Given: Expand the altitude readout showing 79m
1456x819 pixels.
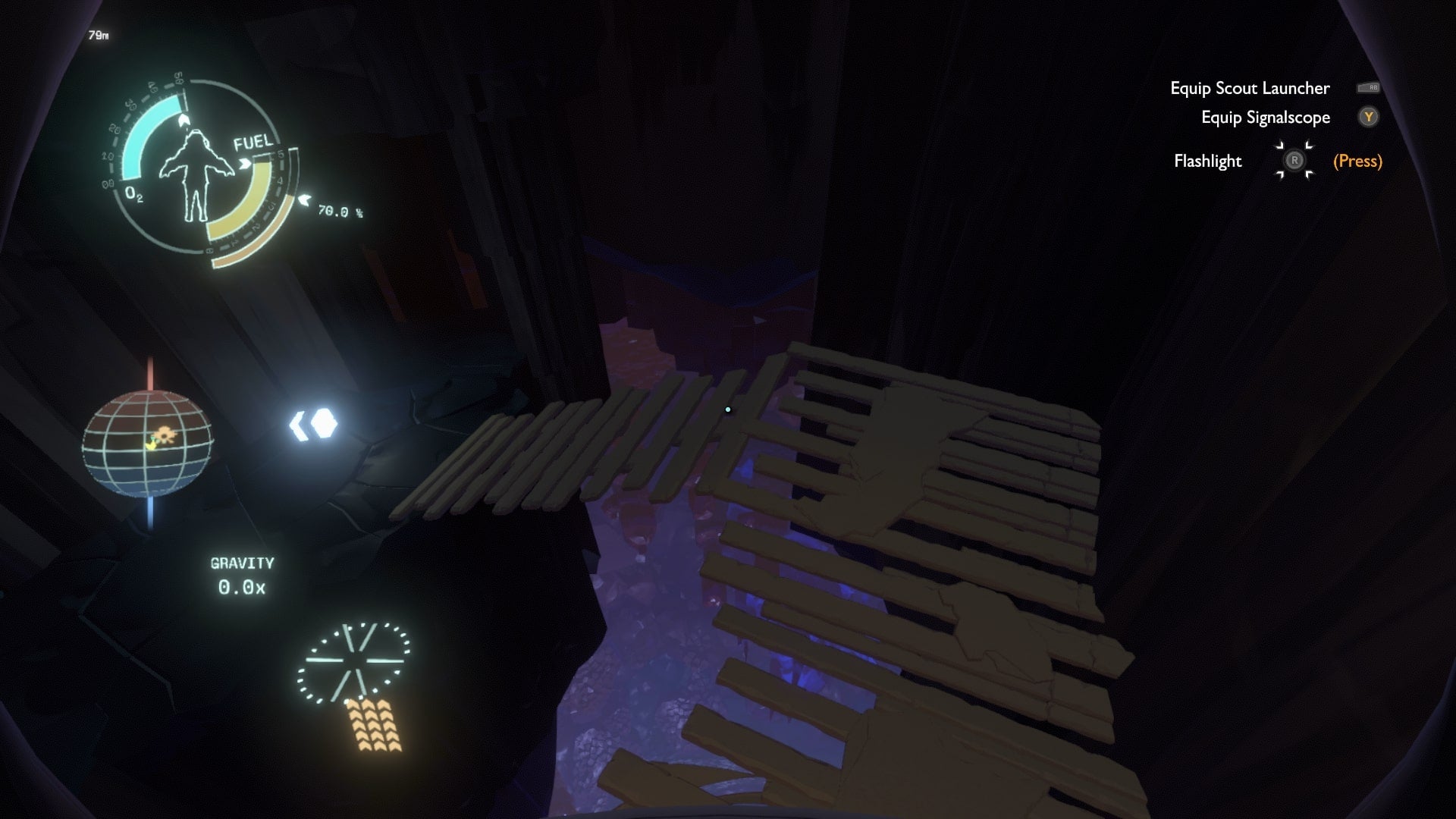Looking at the screenshot, I should click(x=98, y=34).
